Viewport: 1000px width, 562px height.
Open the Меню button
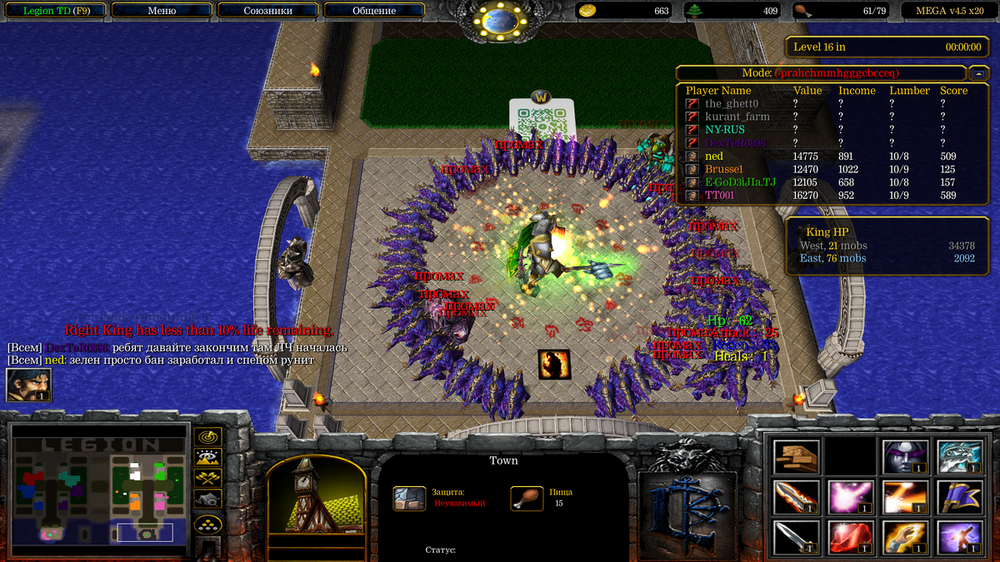click(161, 11)
